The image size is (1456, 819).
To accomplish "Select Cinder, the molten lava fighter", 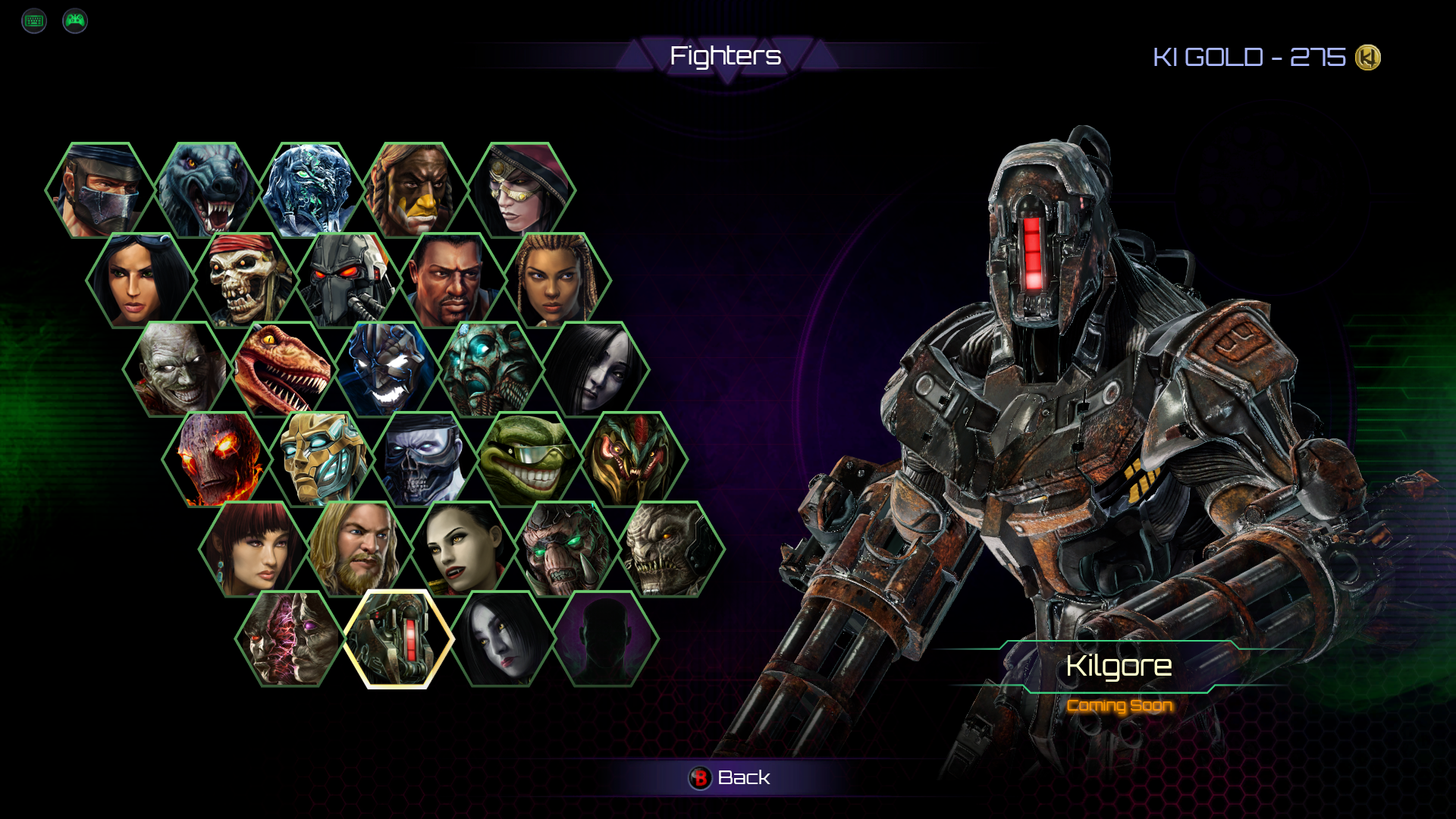I will (217, 459).
